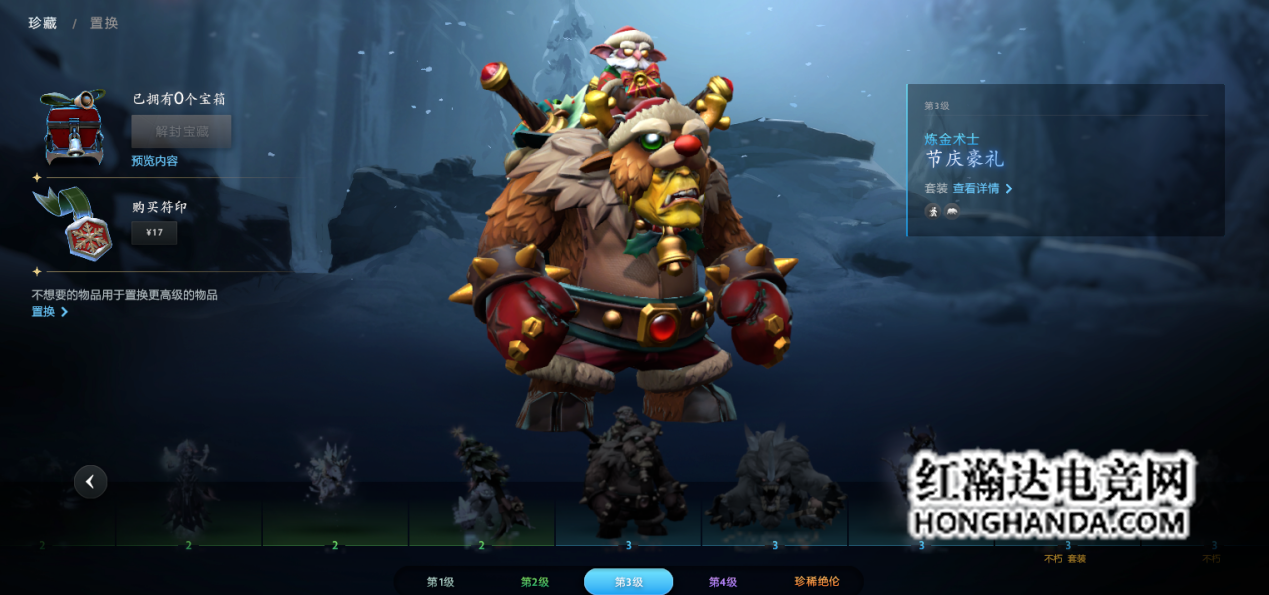Open the 预览内容 link

point(154,161)
